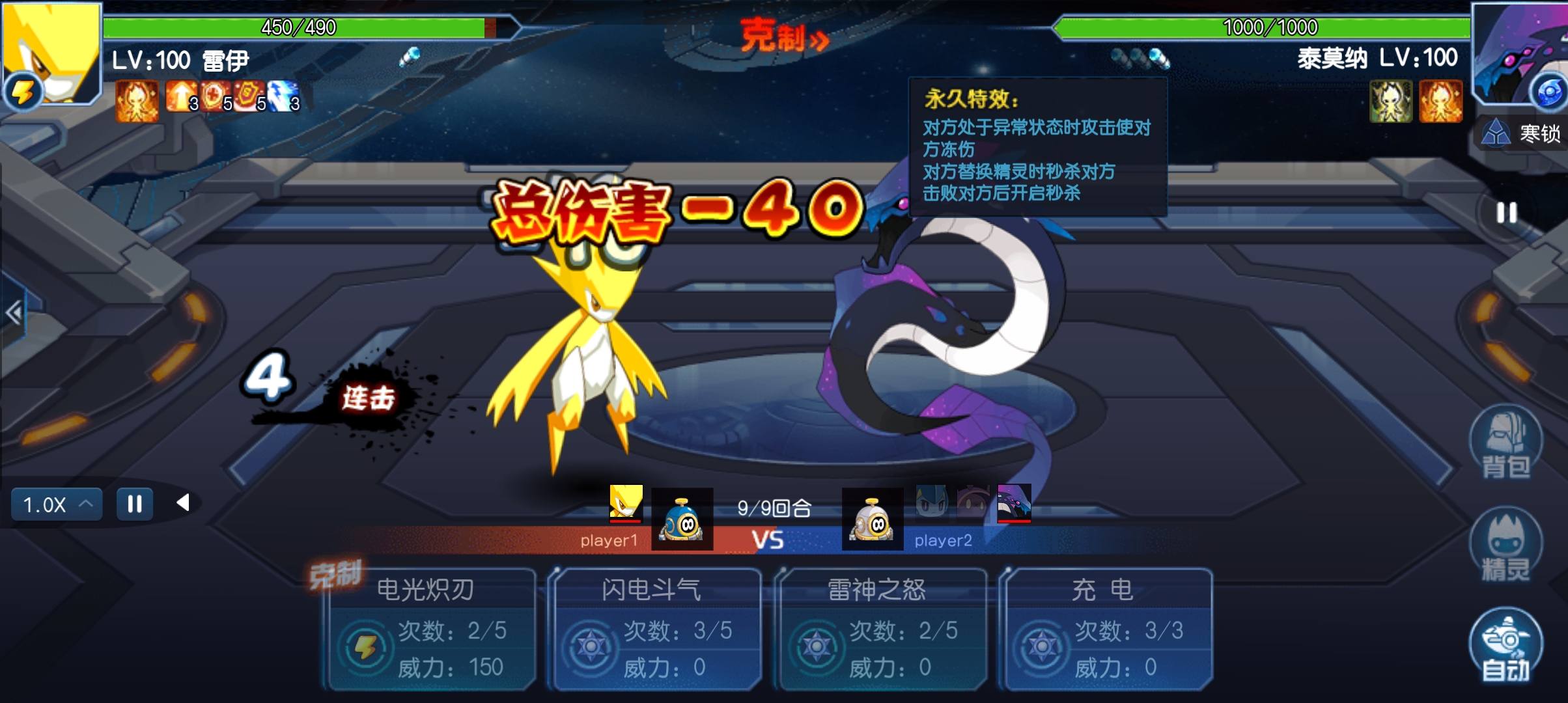Viewport: 1568px width, 703px height.
Task: Toggle 自动 auto battle
Action: (x=1505, y=646)
